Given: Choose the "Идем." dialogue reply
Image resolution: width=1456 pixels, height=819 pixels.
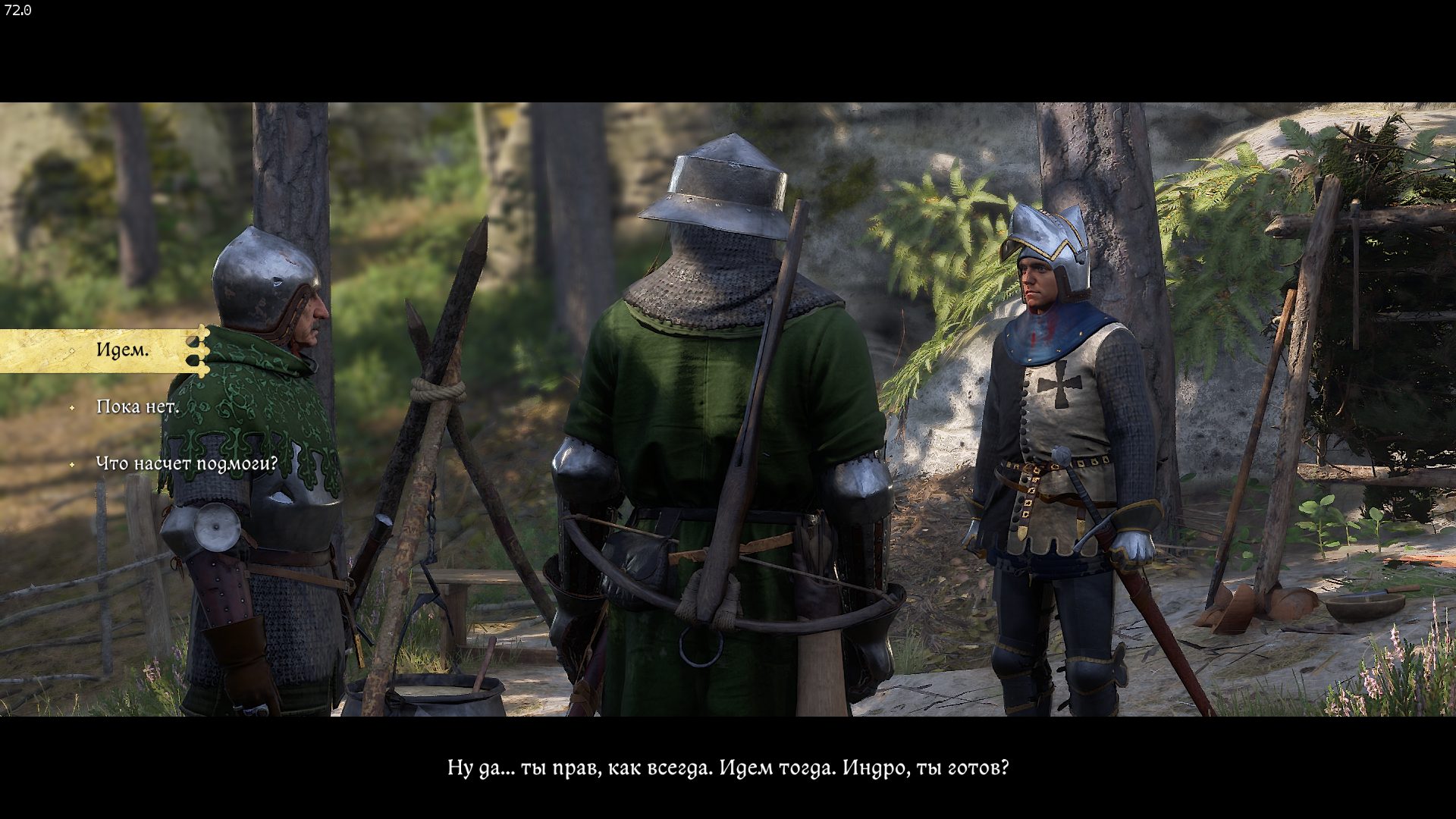Looking at the screenshot, I should (123, 350).
